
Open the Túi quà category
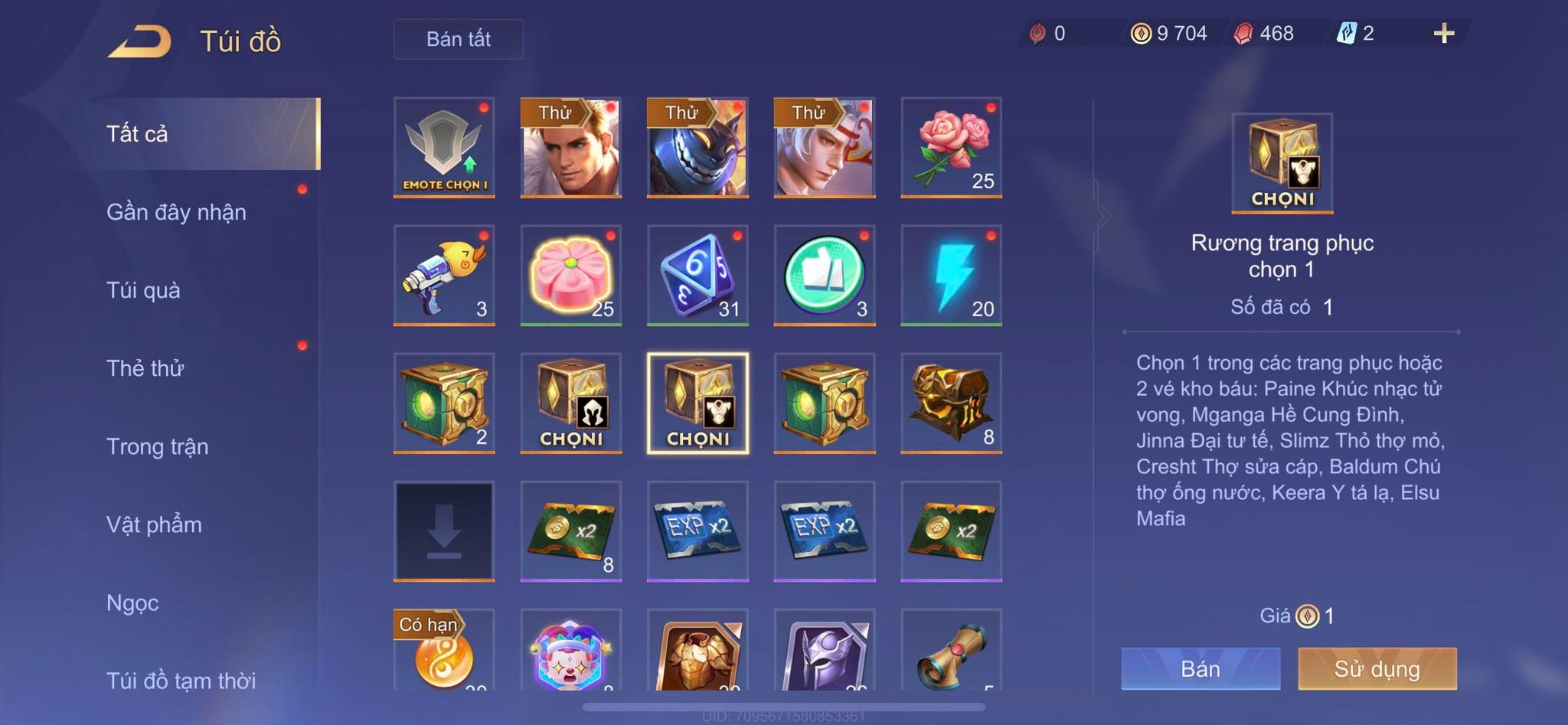[144, 290]
